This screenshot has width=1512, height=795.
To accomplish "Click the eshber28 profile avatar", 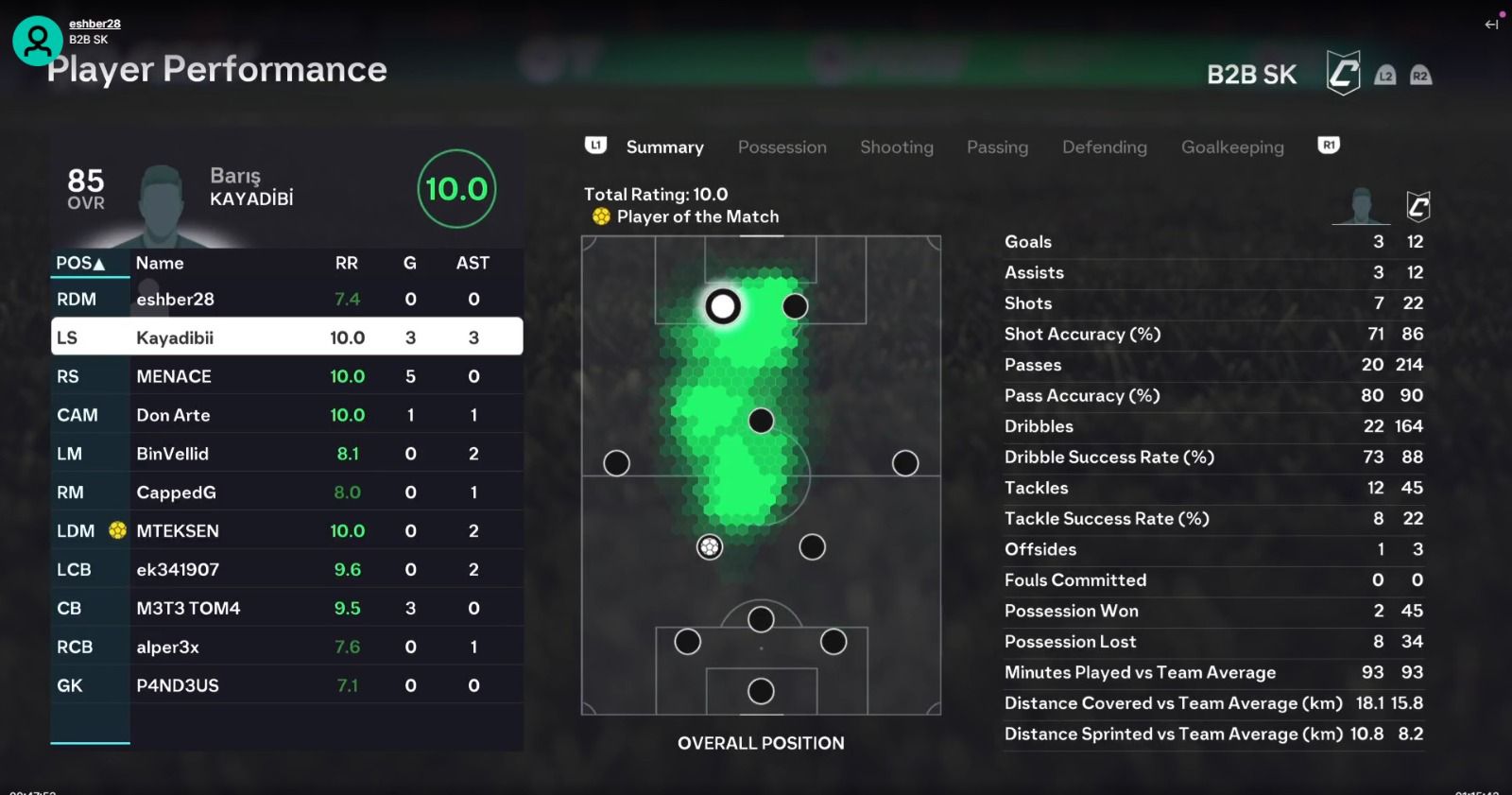I will pos(38,41).
